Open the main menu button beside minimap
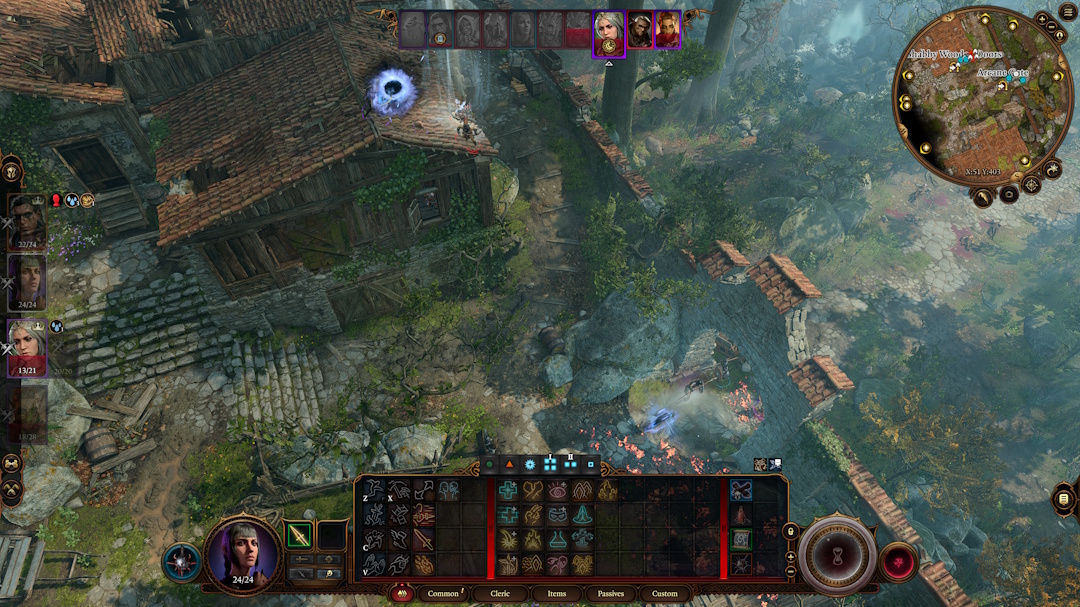Image resolution: width=1080 pixels, height=607 pixels. (1068, 12)
